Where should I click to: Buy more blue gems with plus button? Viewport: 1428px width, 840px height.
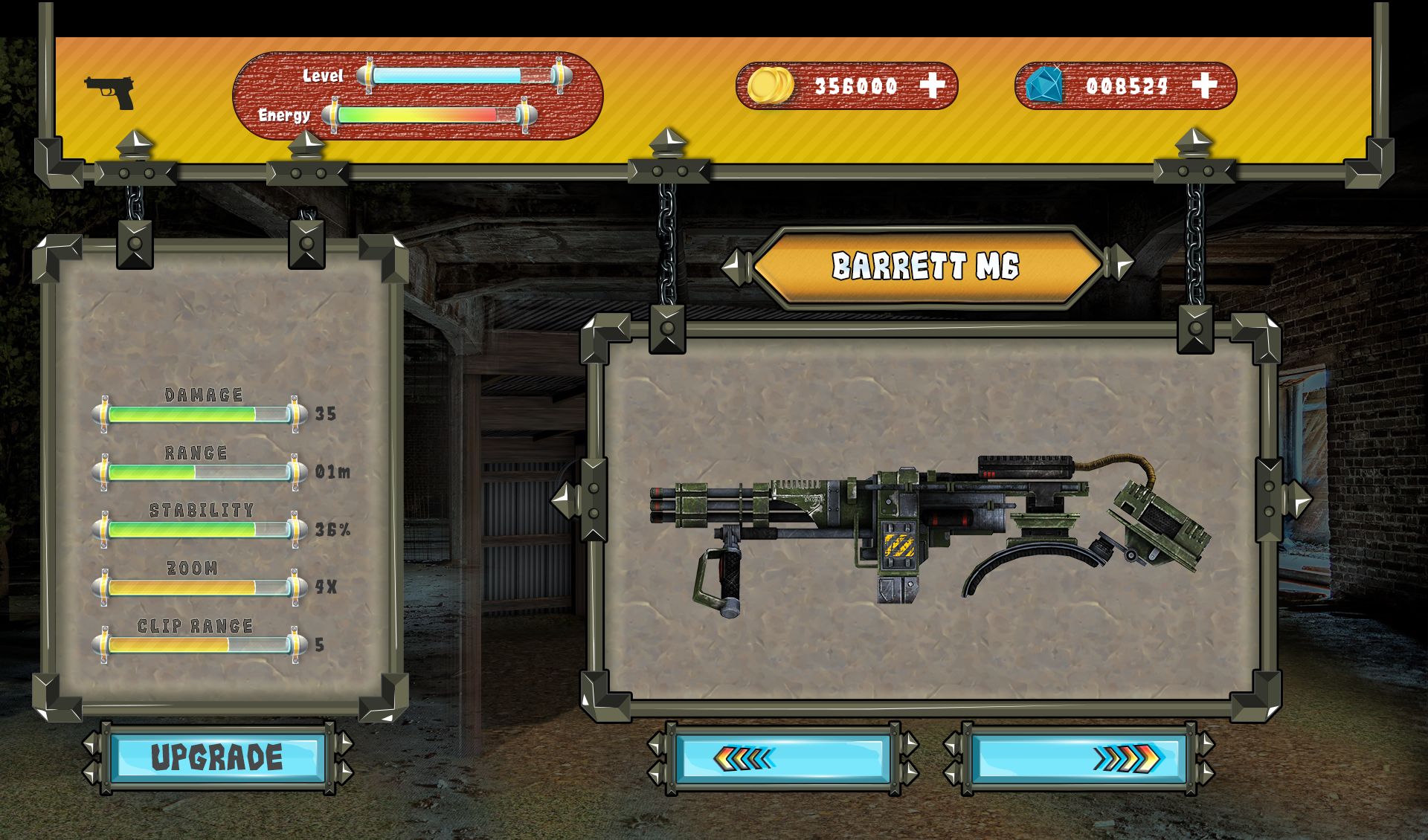[1204, 85]
